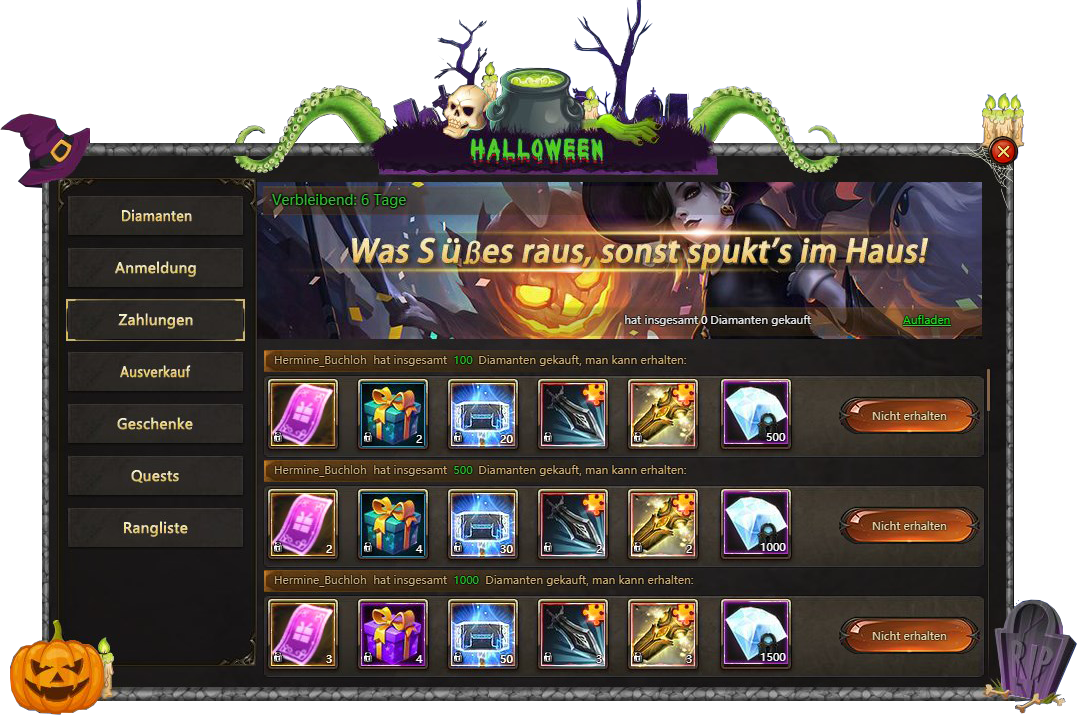Claim the 1000 Diamanten reward button
This screenshot has height=715, width=1077.
[908, 635]
